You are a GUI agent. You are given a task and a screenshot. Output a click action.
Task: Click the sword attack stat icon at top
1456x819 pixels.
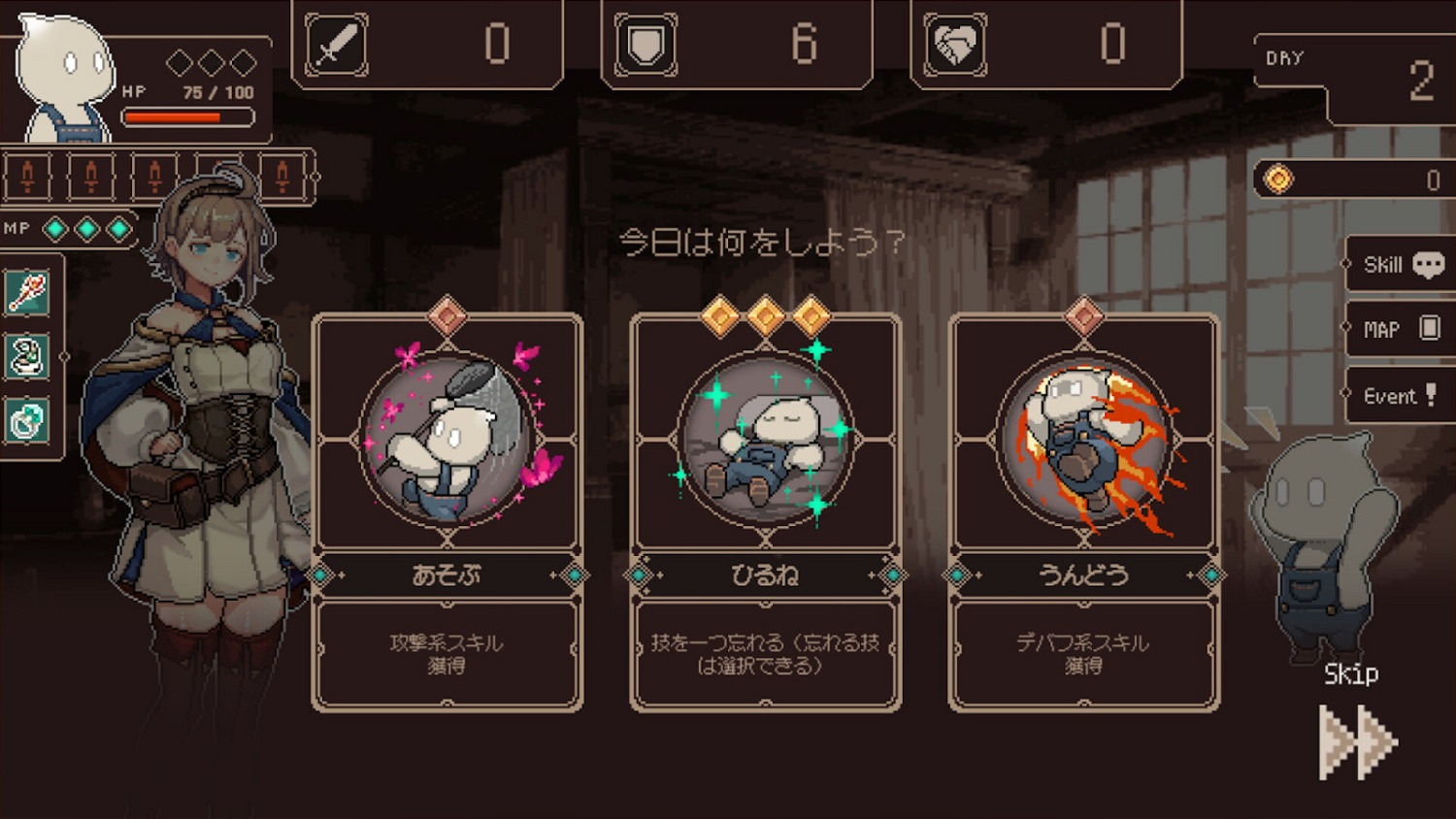335,41
